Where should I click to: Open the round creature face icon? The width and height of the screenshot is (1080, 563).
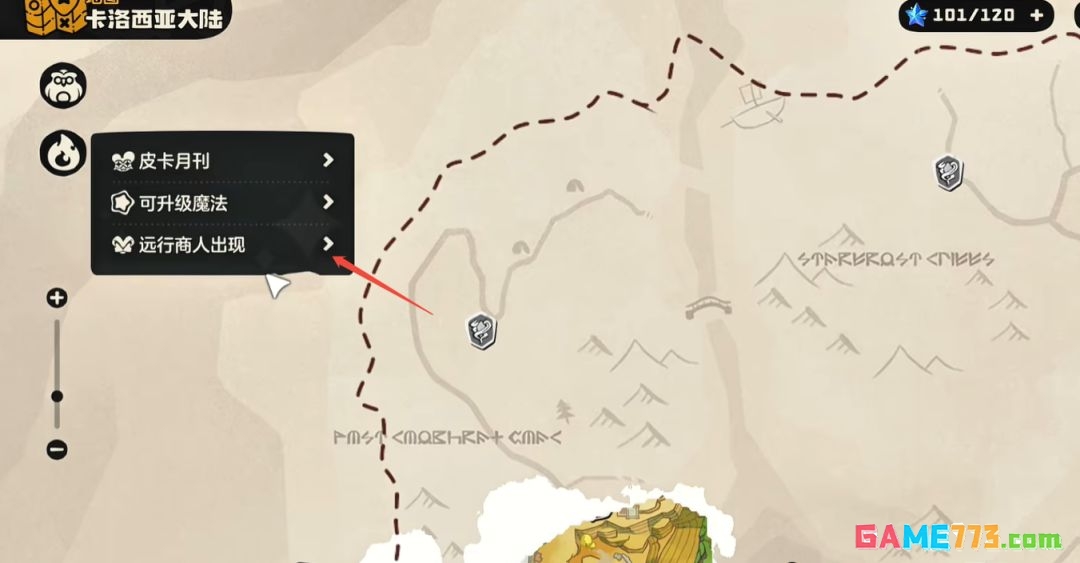tap(63, 85)
